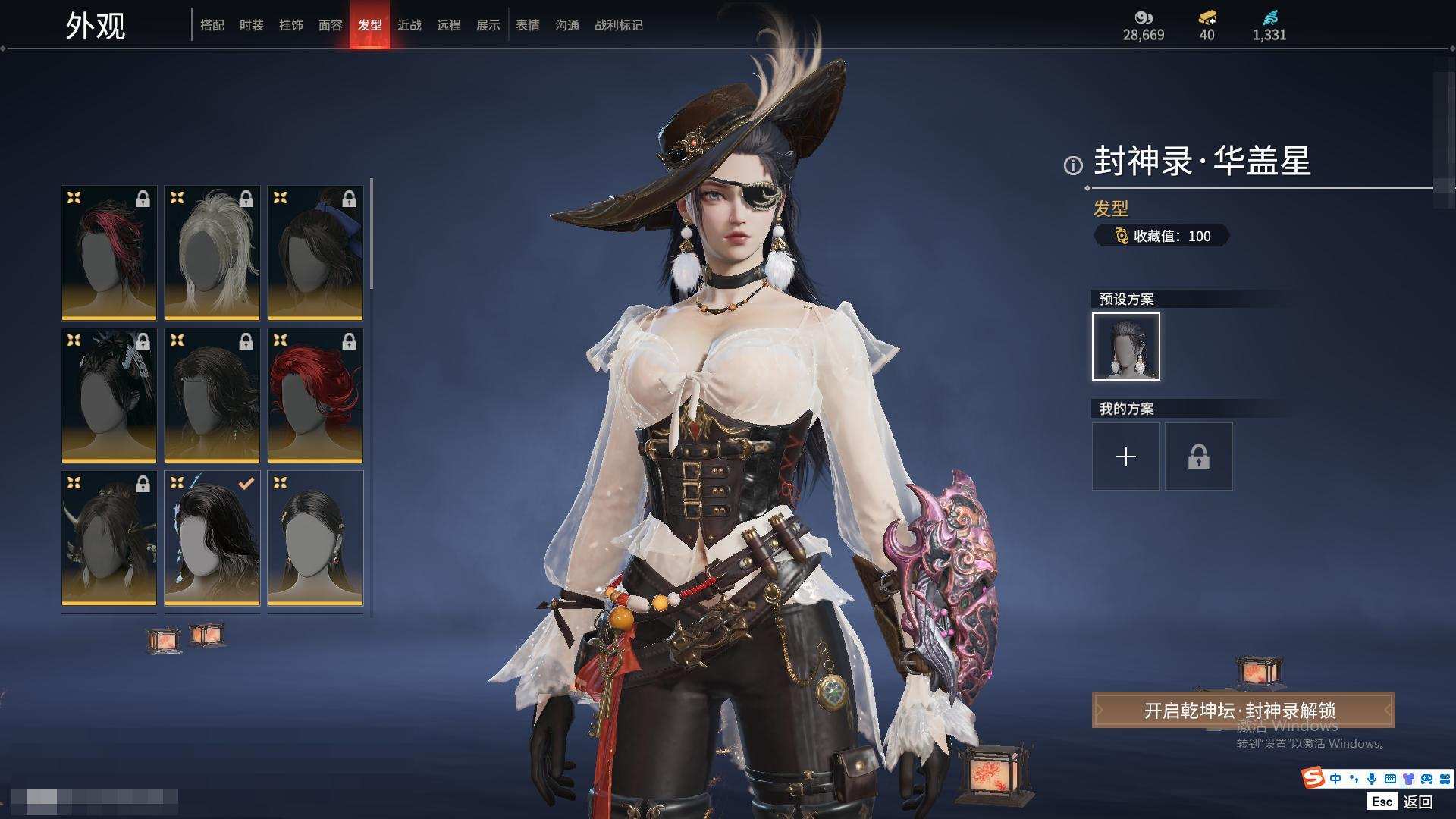Select the white ponytail hairstyle

tap(212, 253)
